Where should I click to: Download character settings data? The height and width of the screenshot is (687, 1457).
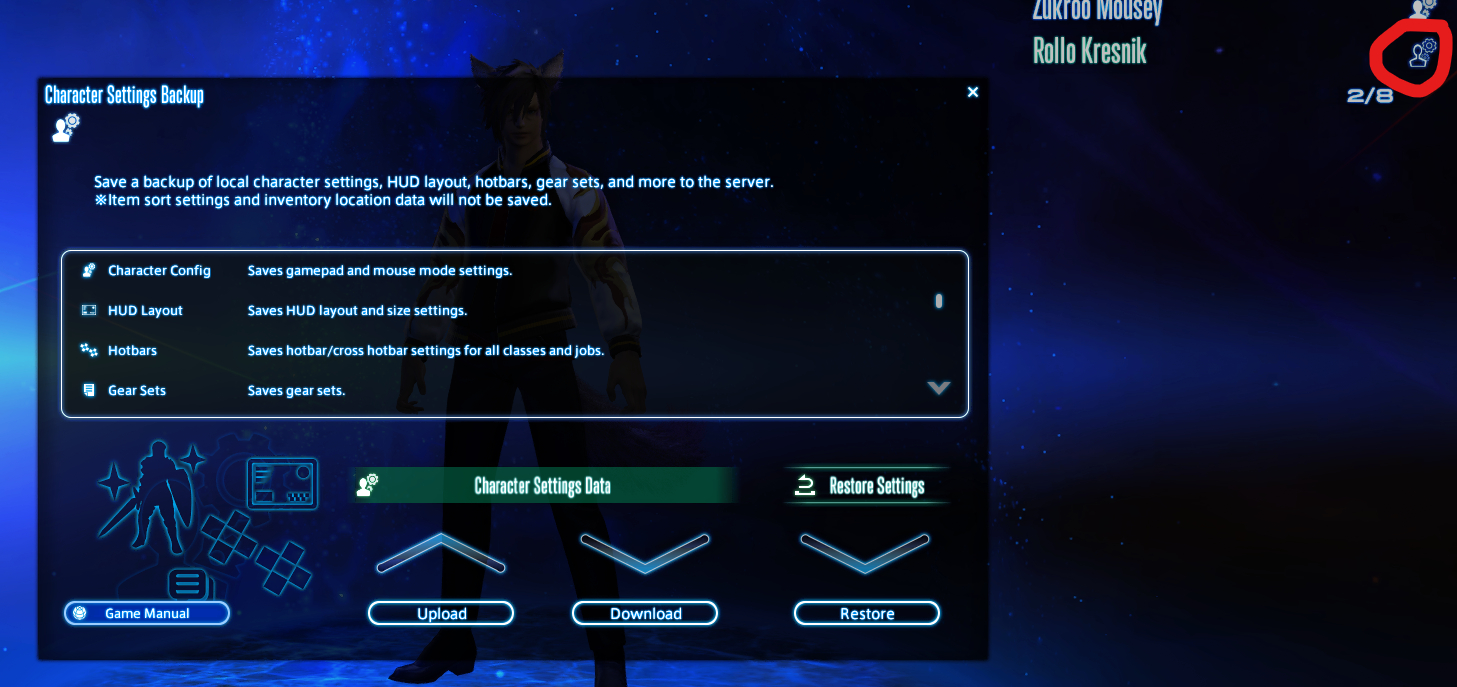[645, 613]
